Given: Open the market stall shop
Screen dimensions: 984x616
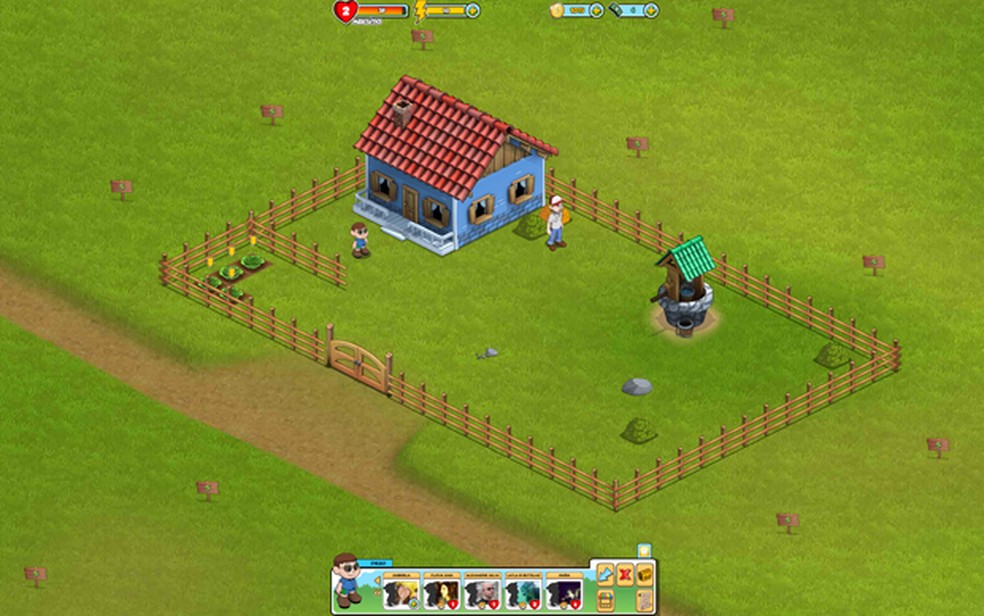Looking at the screenshot, I should click(606, 599).
